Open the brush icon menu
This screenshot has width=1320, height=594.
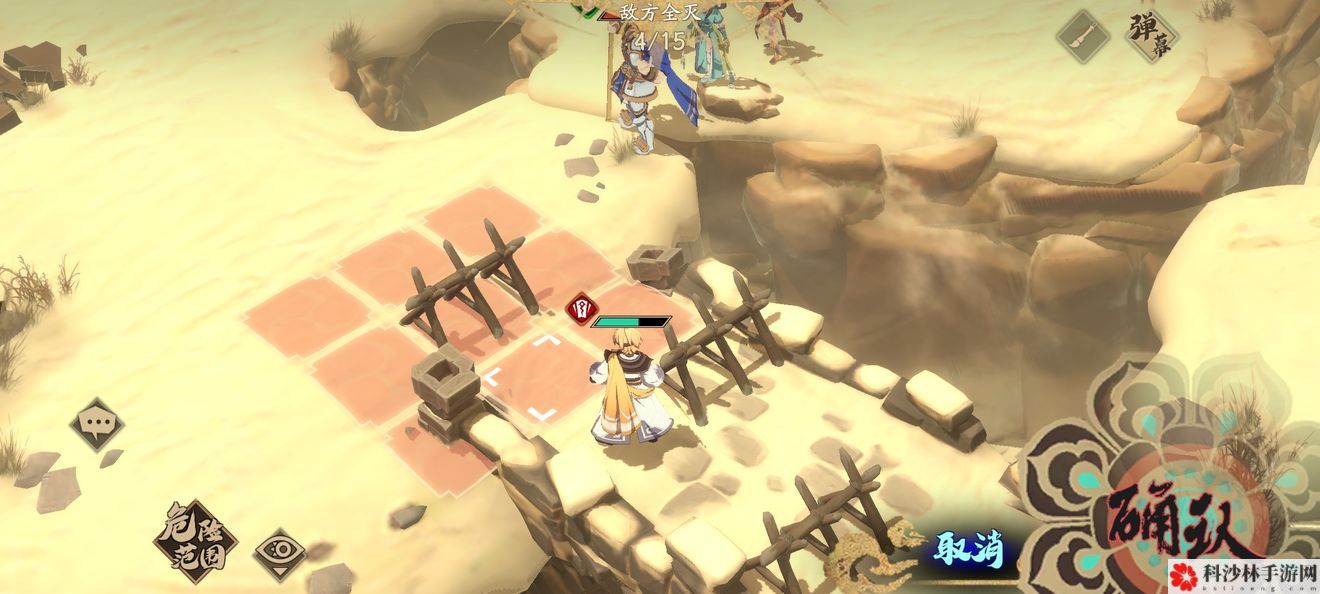[x=1083, y=38]
